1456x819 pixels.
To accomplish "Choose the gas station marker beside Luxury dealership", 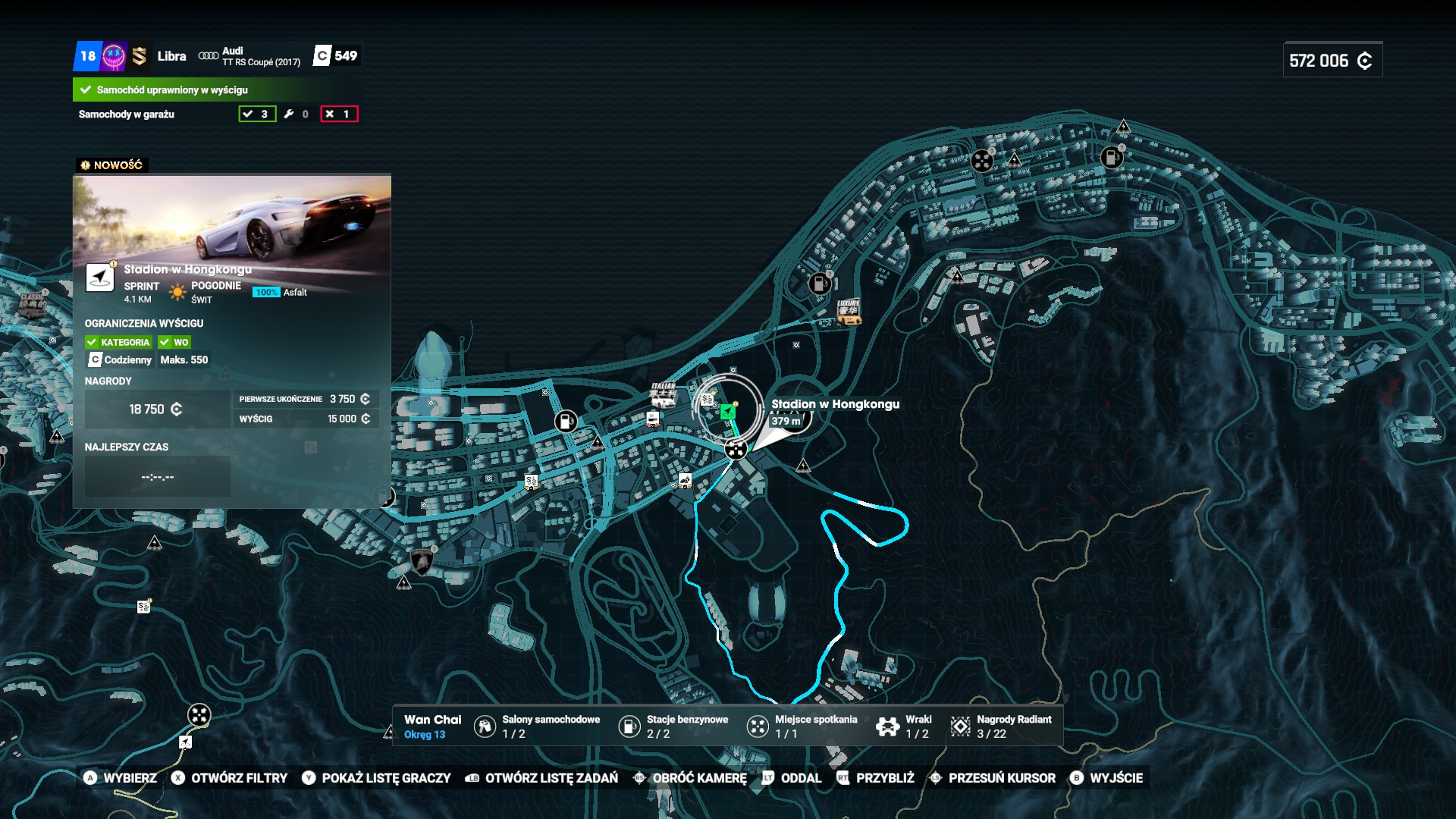I will click(x=819, y=284).
